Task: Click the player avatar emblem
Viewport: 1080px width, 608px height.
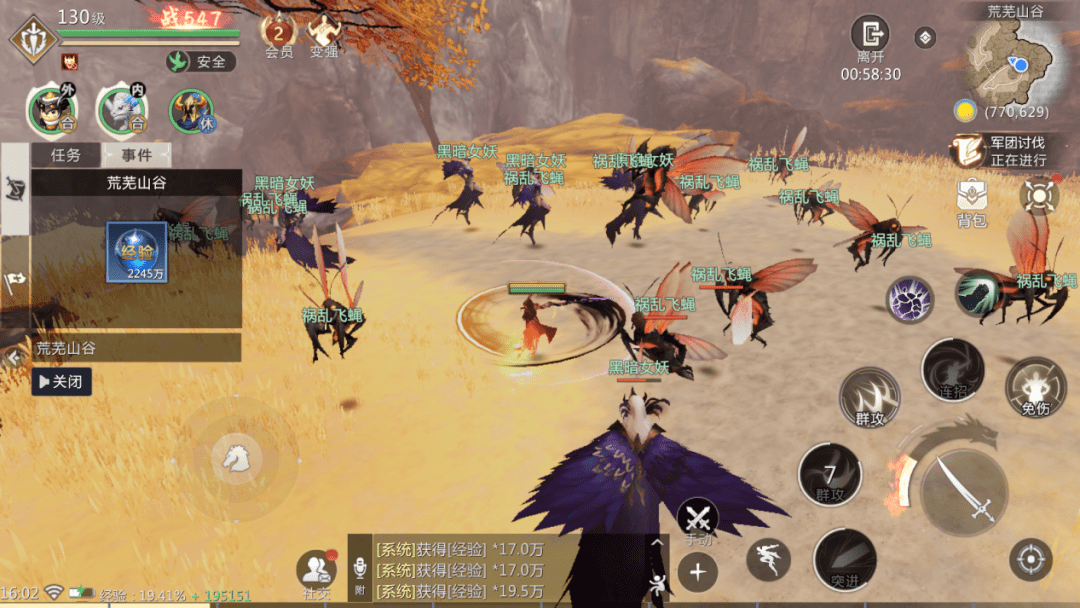Action: (32, 38)
